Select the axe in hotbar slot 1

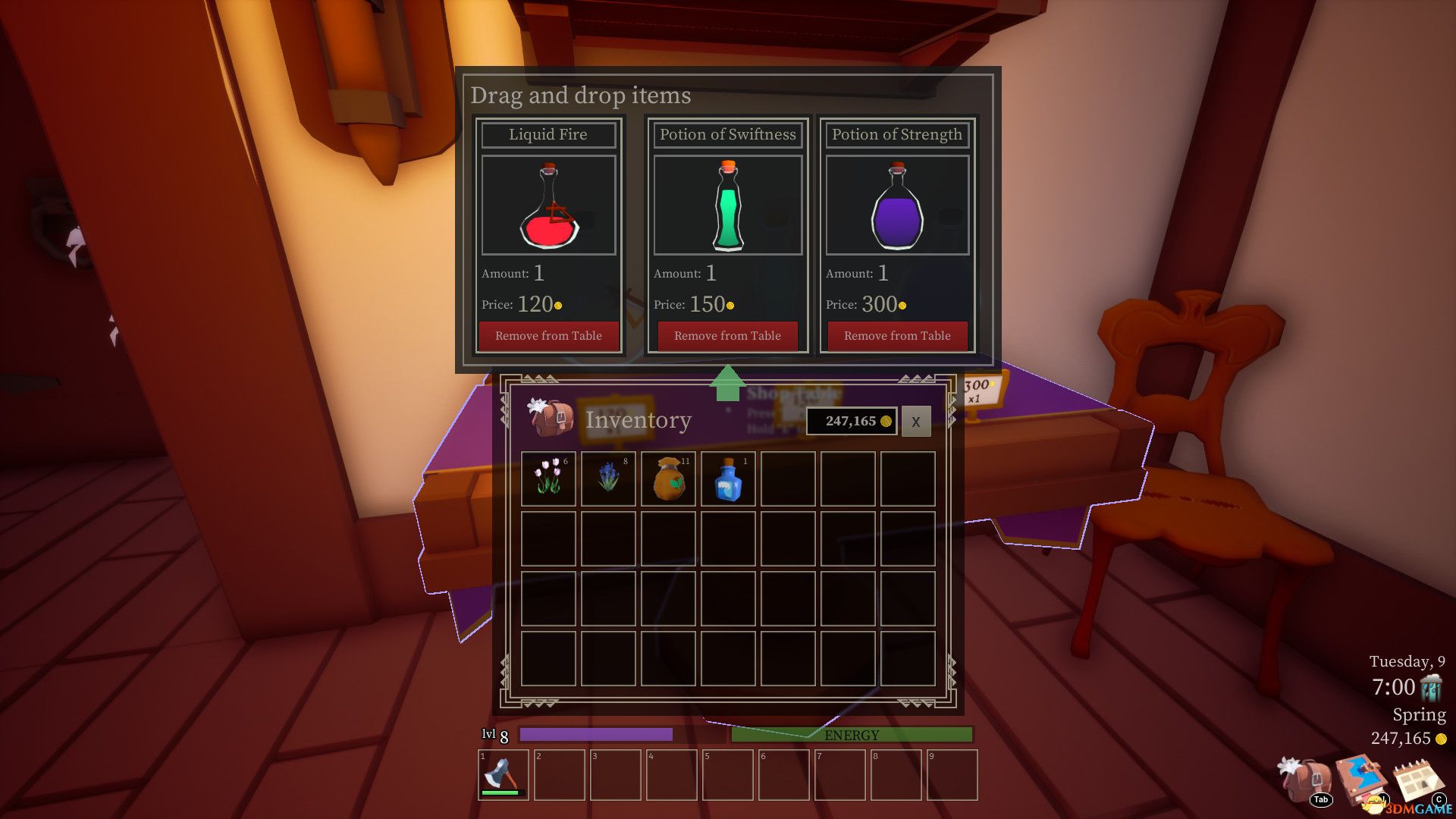[x=504, y=774]
